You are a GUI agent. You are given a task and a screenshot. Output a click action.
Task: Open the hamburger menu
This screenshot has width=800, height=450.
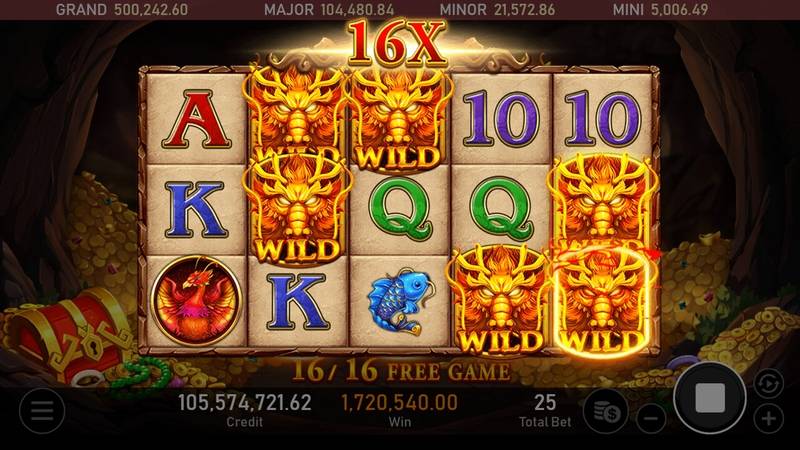[x=41, y=409]
